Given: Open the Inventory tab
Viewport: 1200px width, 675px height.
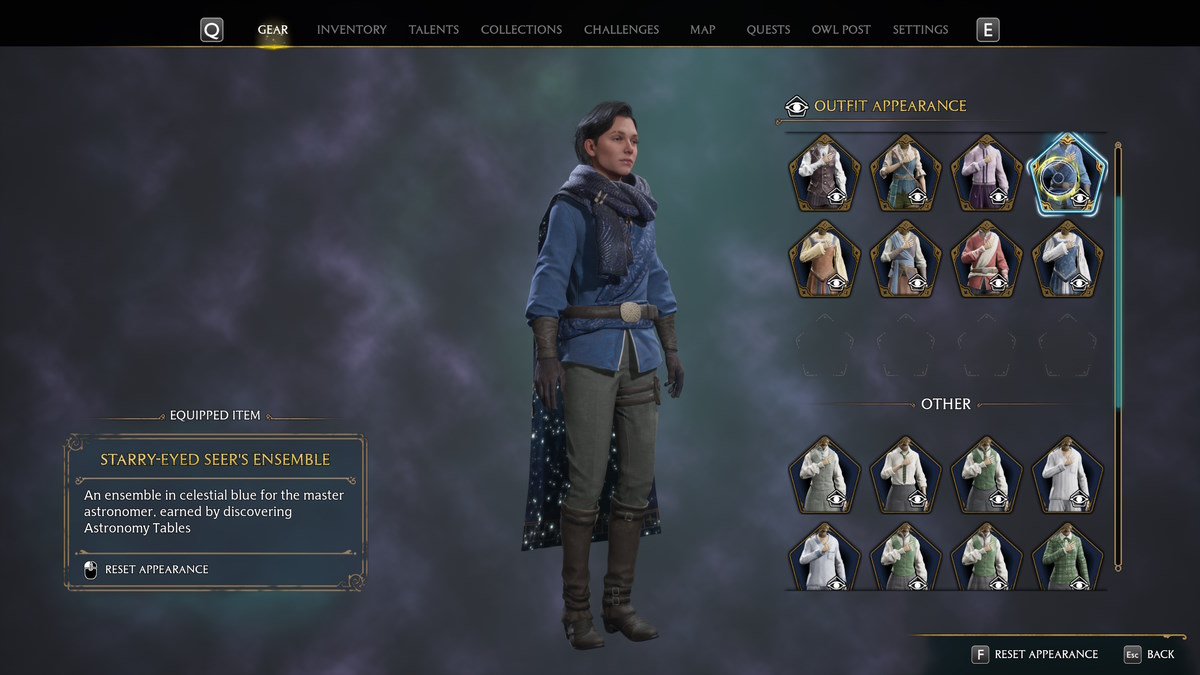Looking at the screenshot, I should 351,30.
